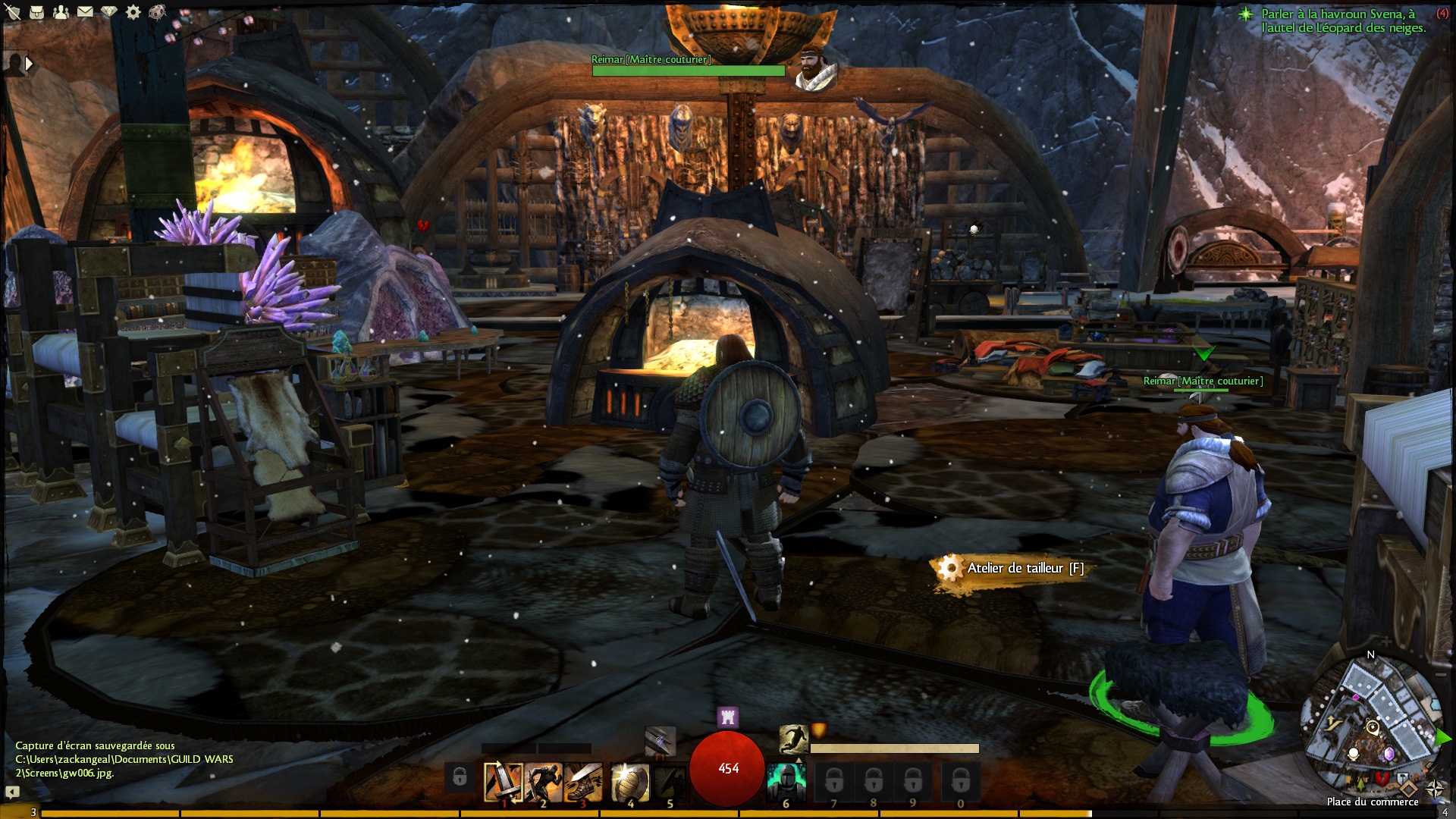Select the quest objective about havroun Svena

click(x=1342, y=20)
